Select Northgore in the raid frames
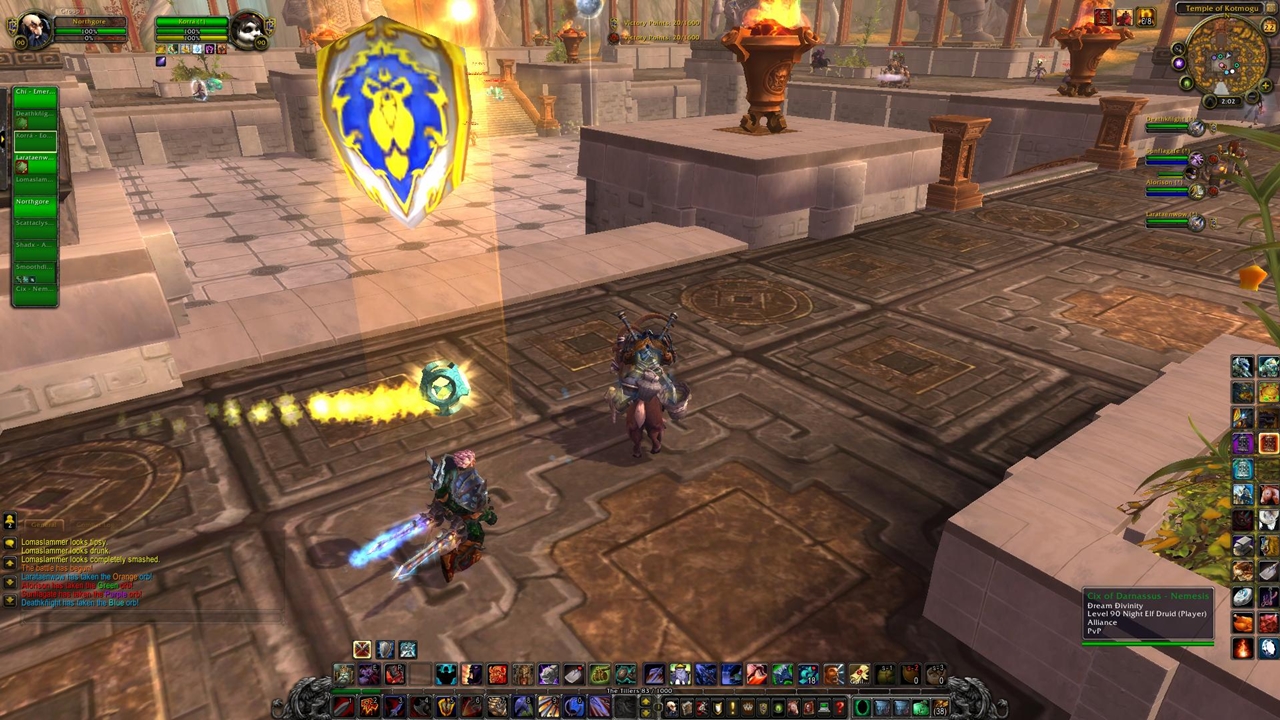Image resolution: width=1280 pixels, height=720 pixels. point(35,202)
